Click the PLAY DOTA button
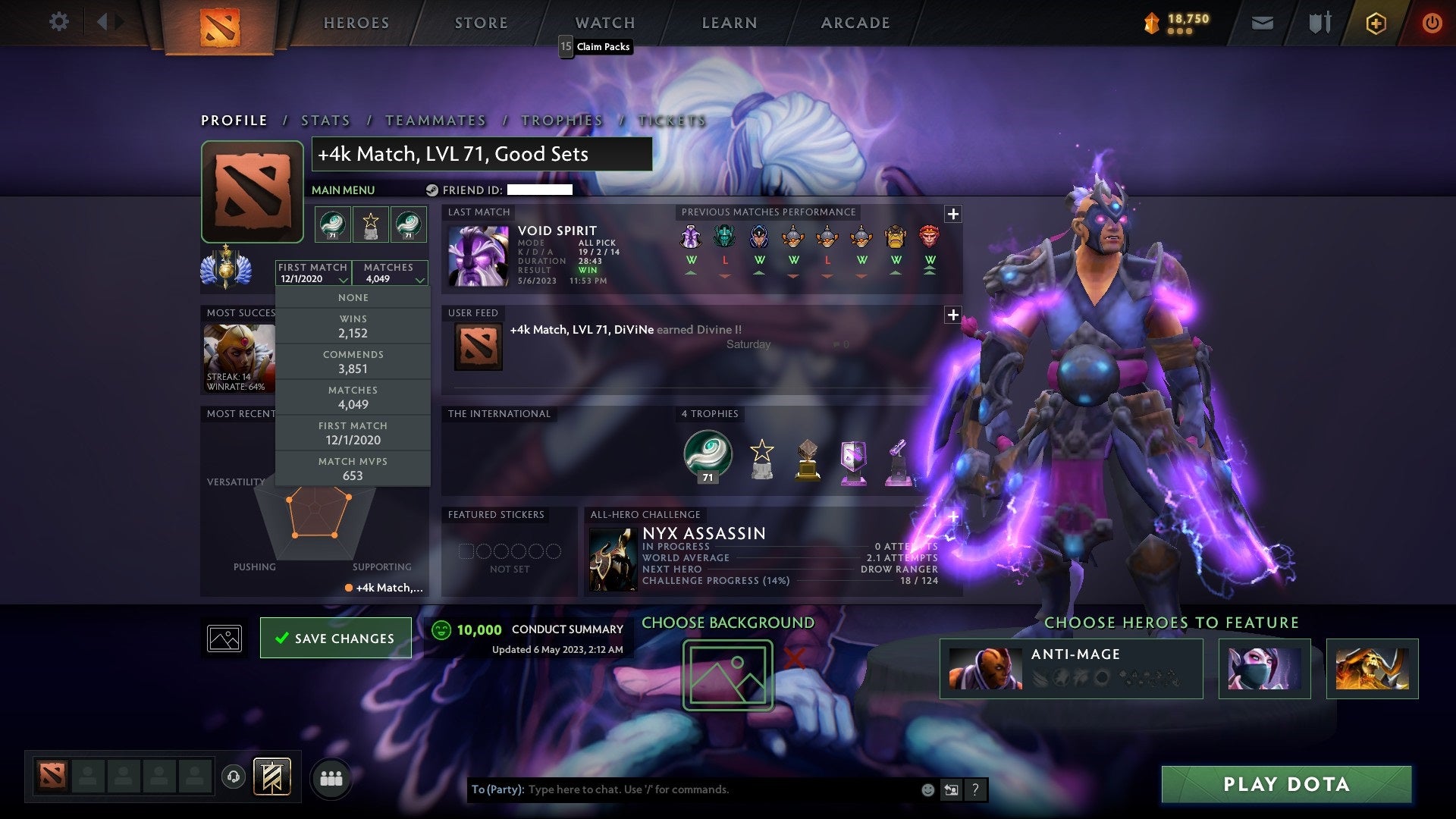This screenshot has height=819, width=1456. click(x=1283, y=785)
